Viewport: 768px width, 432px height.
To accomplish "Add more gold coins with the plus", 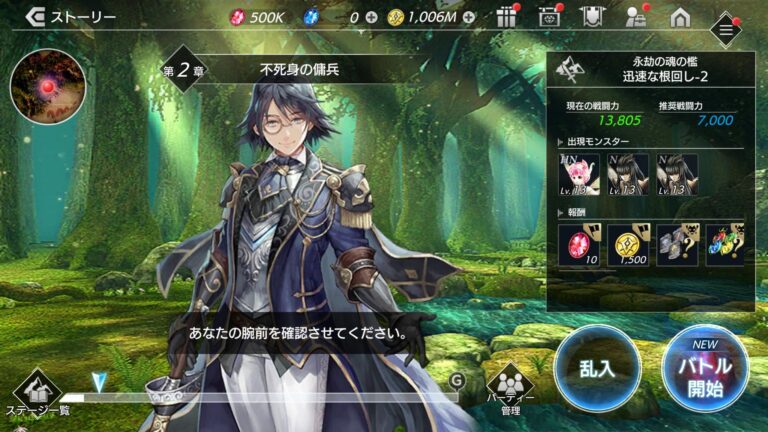I will tap(468, 18).
